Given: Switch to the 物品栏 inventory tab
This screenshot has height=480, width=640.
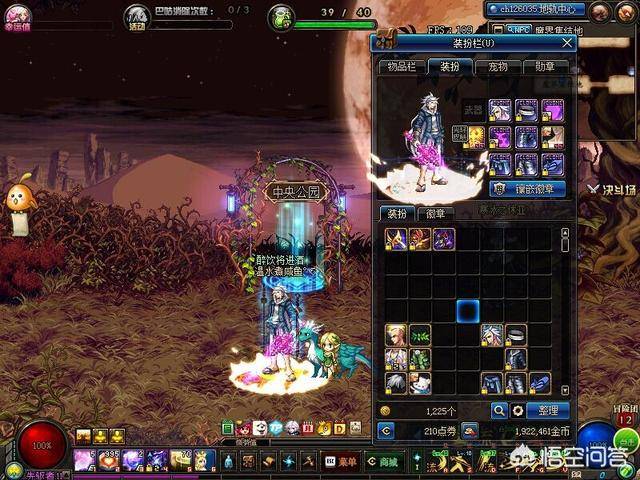Looking at the screenshot, I should pos(401,66).
